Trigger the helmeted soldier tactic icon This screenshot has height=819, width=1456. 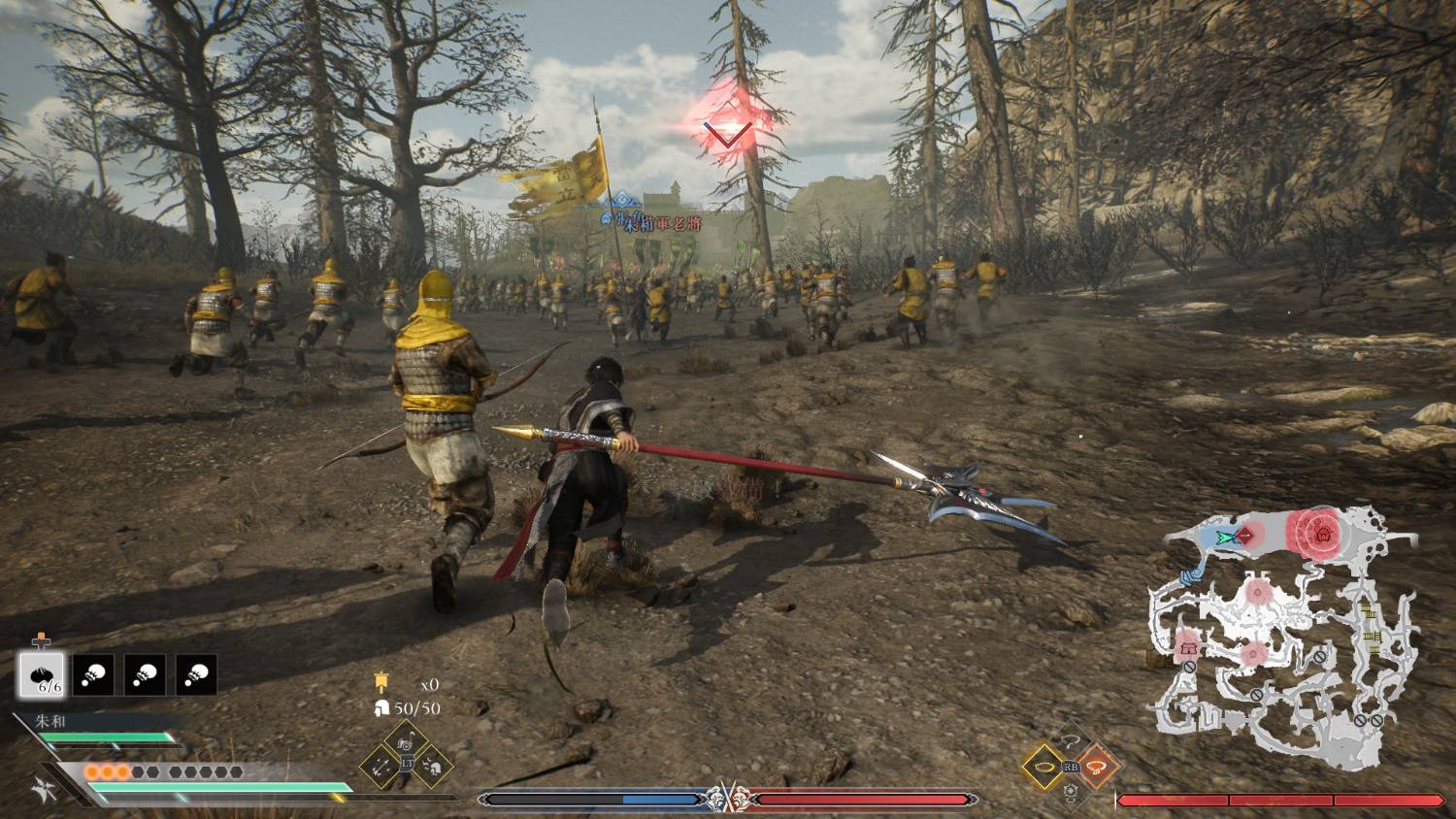(432, 767)
